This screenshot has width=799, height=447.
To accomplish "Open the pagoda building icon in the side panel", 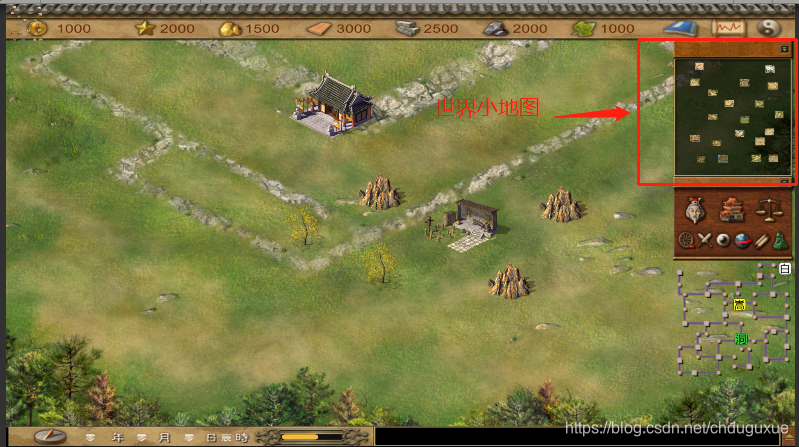I will pyautogui.click(x=732, y=209).
